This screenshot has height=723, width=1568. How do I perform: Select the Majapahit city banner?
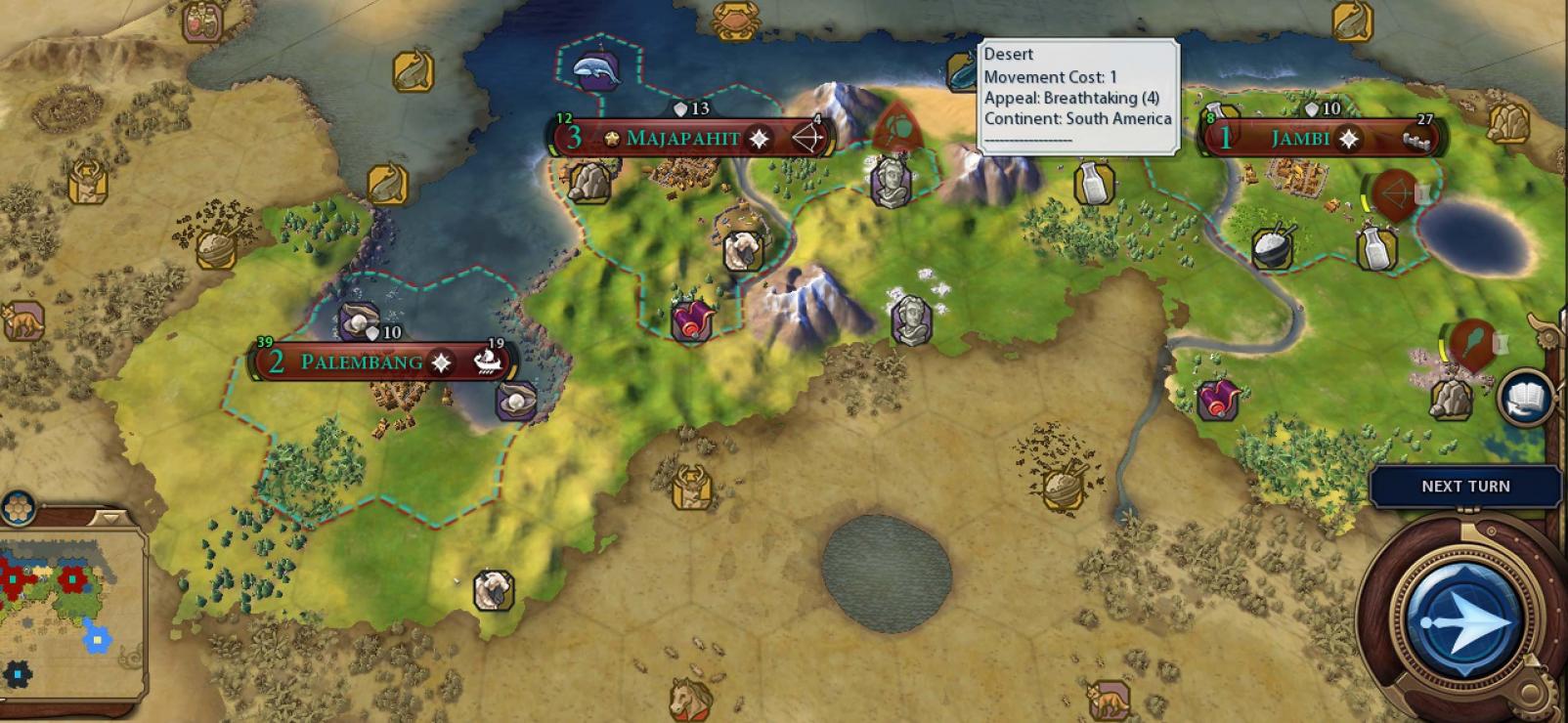(683, 138)
